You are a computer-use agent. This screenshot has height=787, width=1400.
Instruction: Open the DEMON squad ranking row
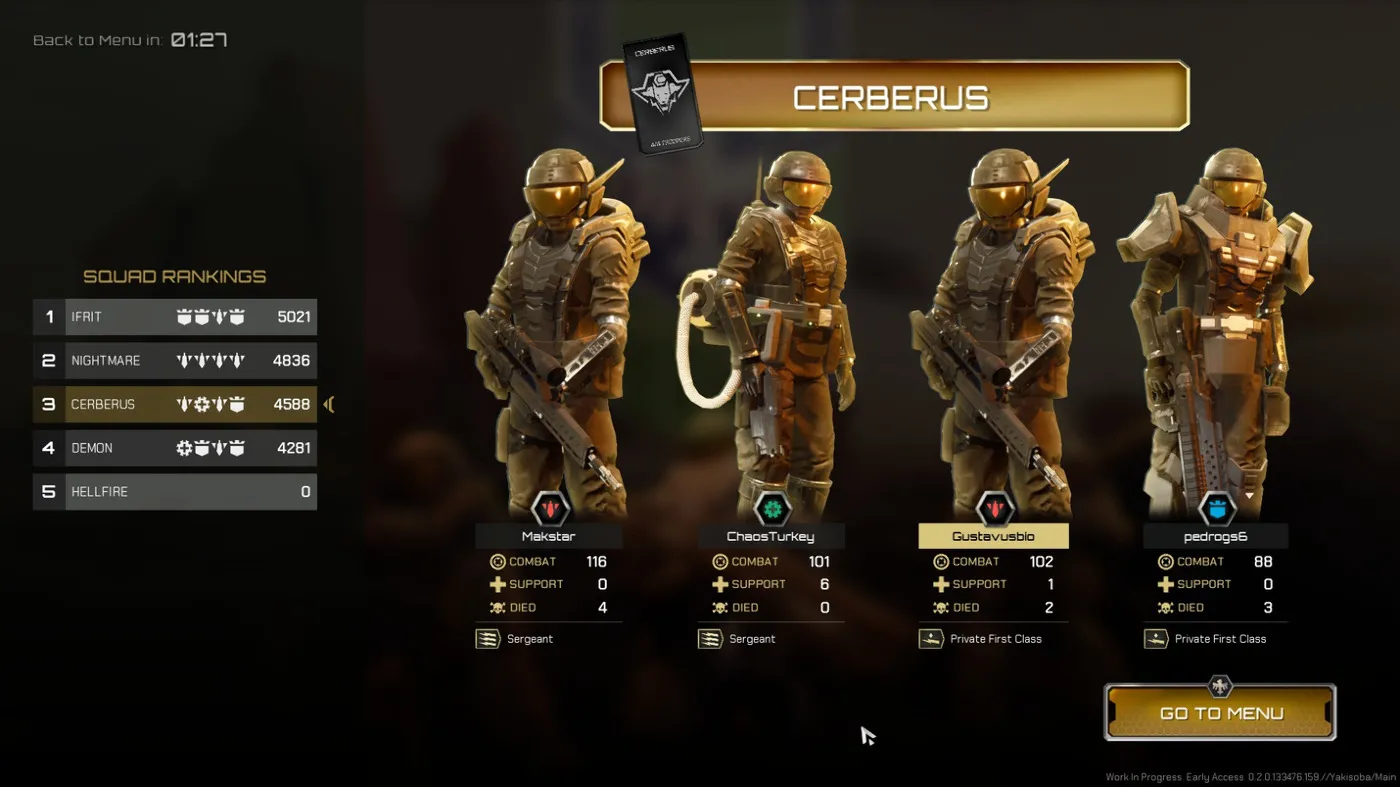(x=175, y=448)
